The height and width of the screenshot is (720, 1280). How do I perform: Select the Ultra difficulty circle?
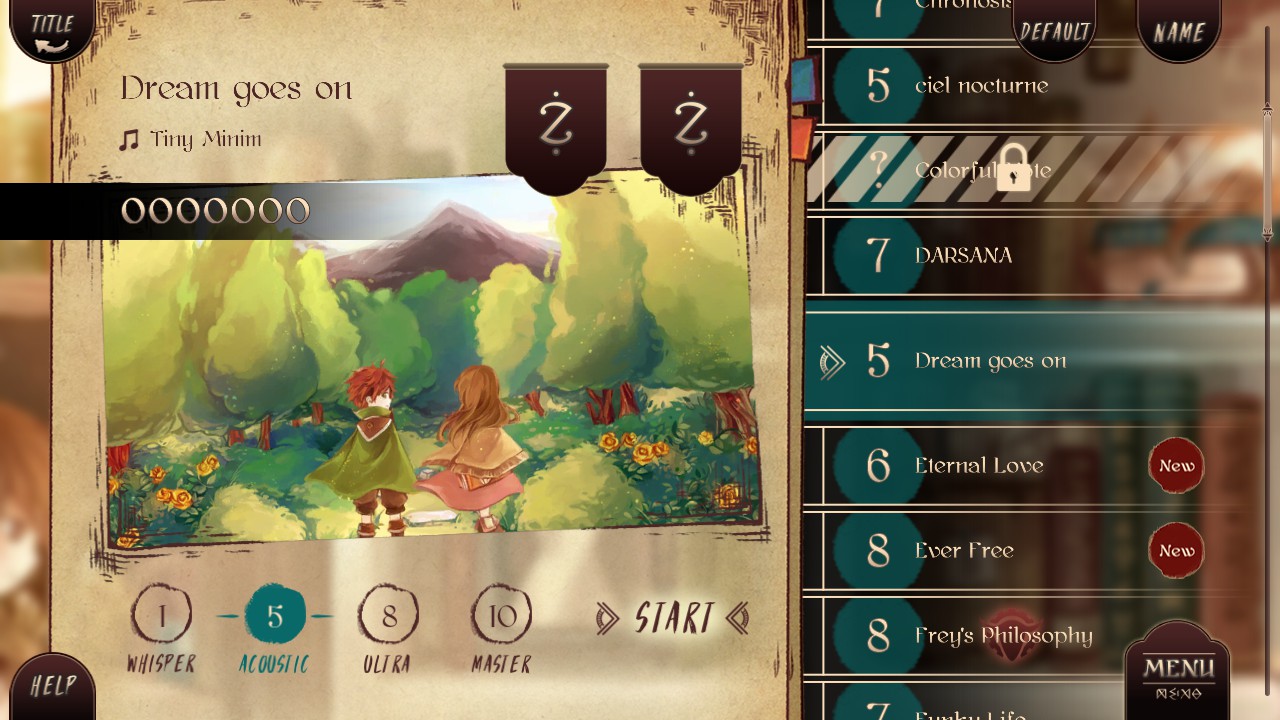pos(389,617)
